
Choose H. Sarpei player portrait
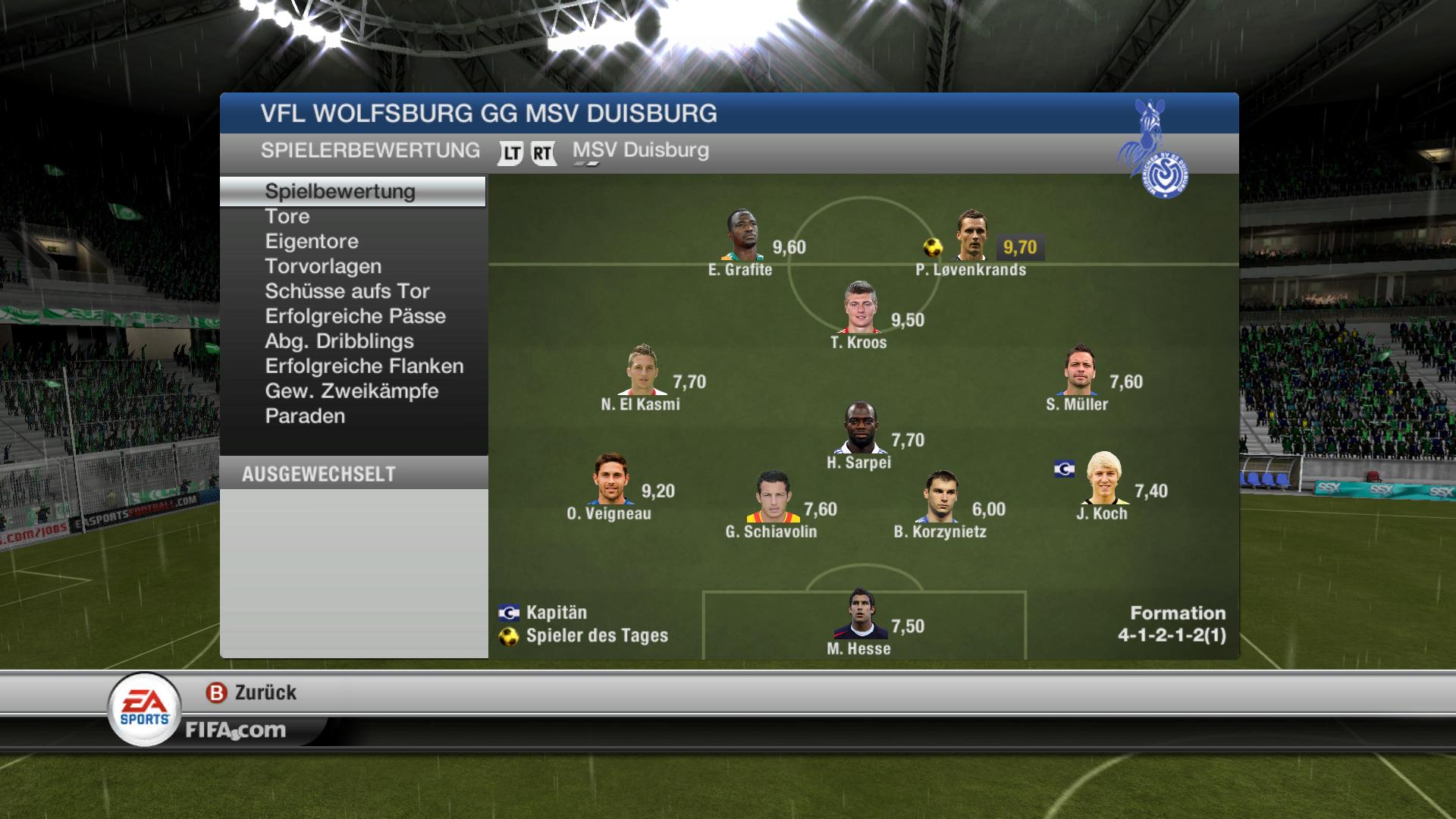coord(860,428)
